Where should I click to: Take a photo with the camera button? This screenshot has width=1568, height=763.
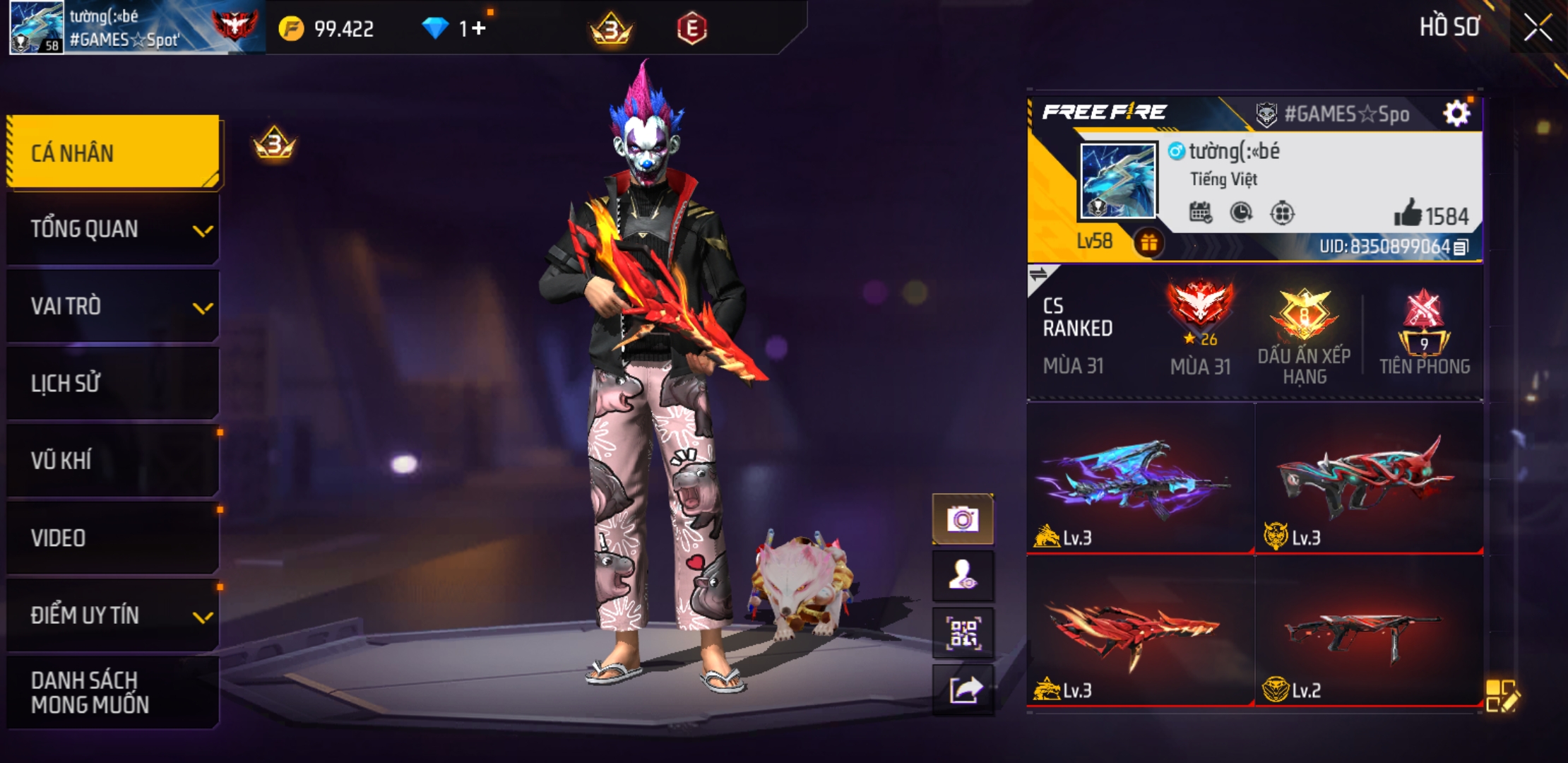[963, 519]
